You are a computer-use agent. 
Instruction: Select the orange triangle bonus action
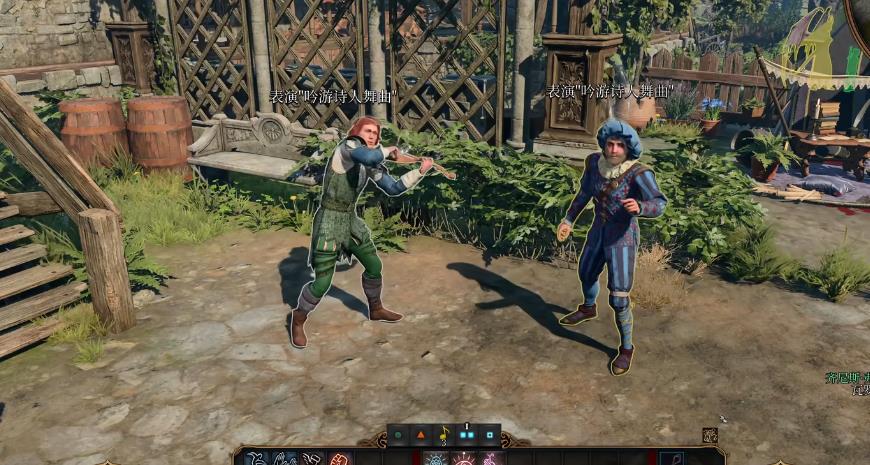(x=421, y=435)
